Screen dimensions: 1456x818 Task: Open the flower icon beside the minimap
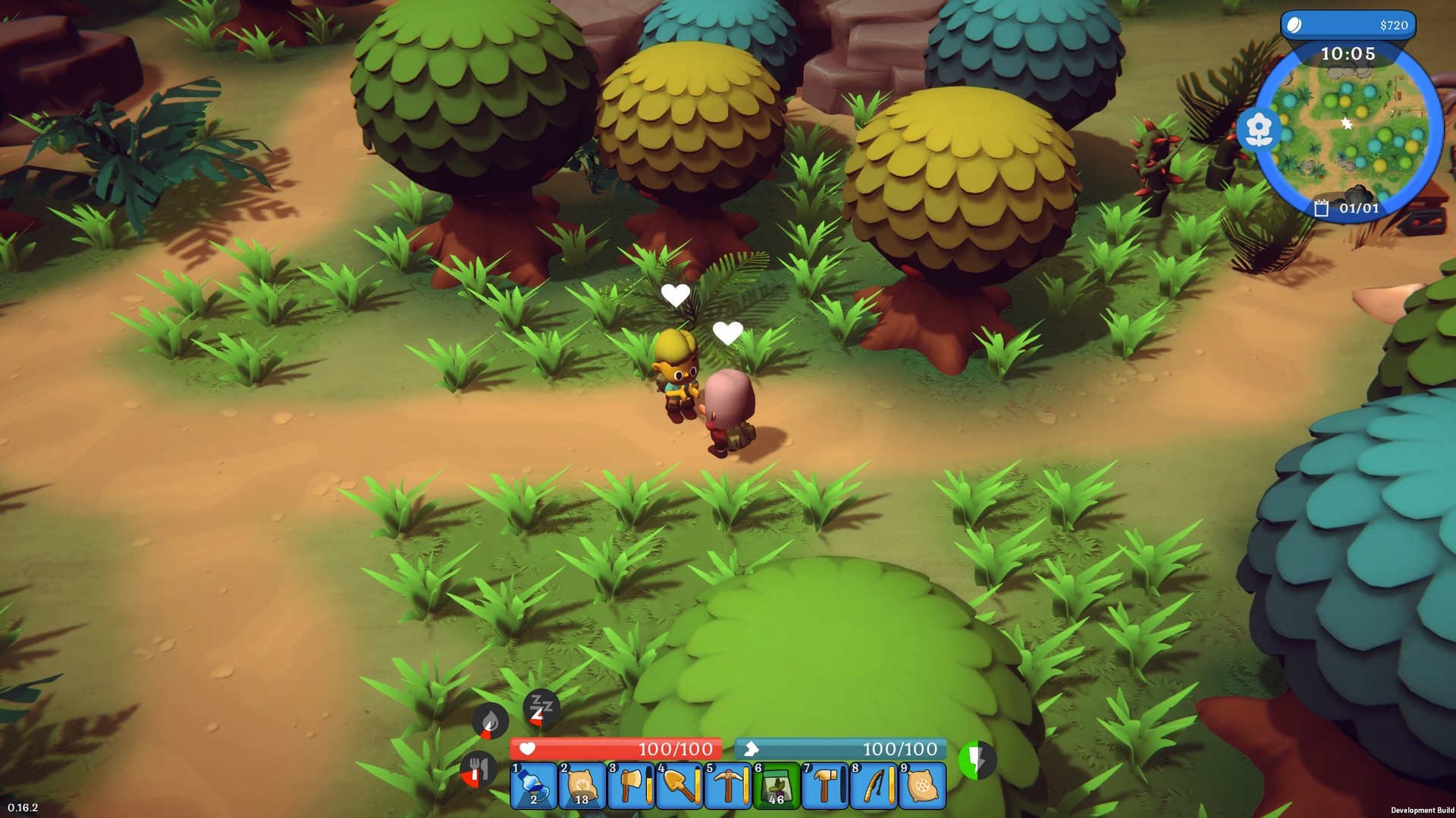coord(1258,130)
